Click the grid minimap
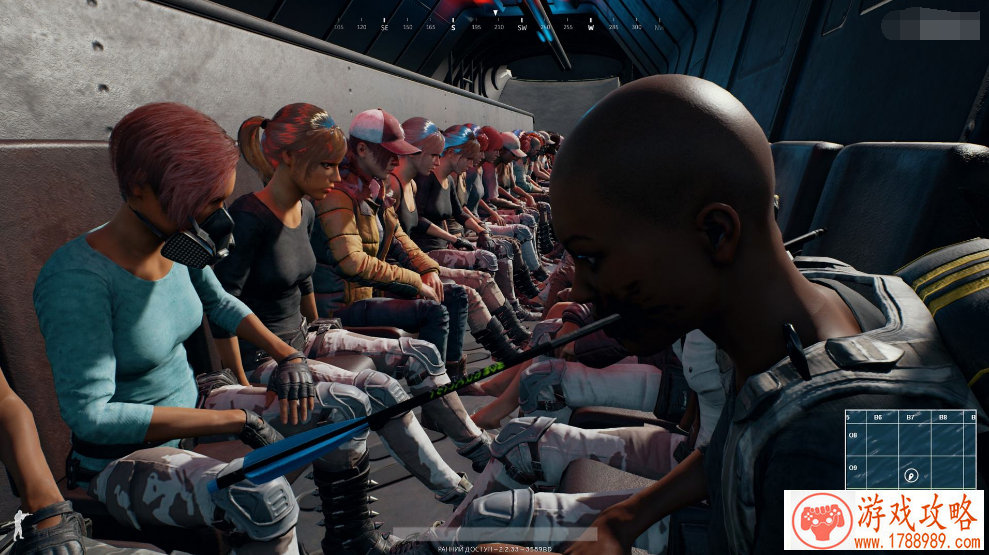The image size is (989, 555). pyautogui.click(x=910, y=450)
